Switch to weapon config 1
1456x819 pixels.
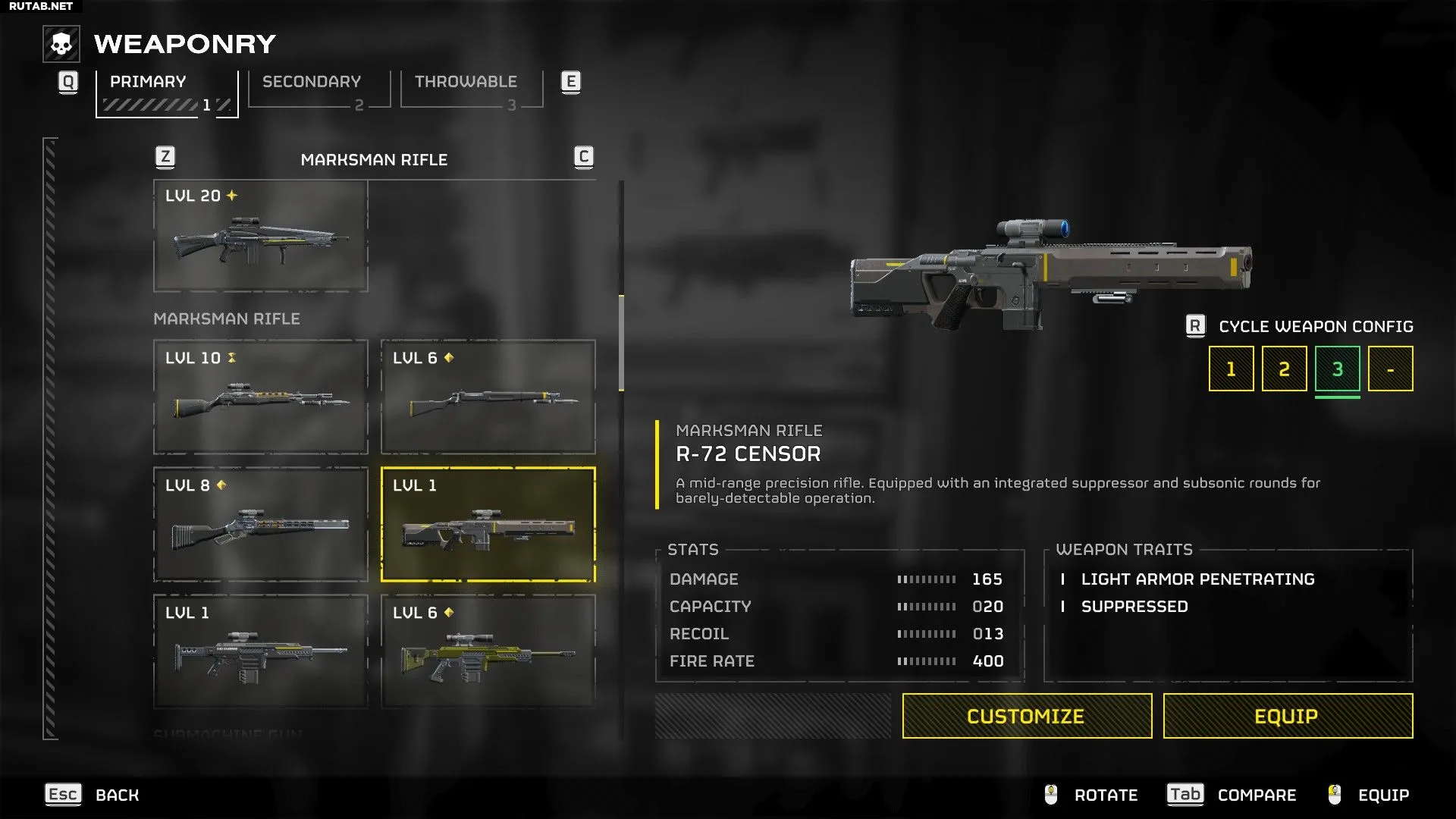point(1231,369)
